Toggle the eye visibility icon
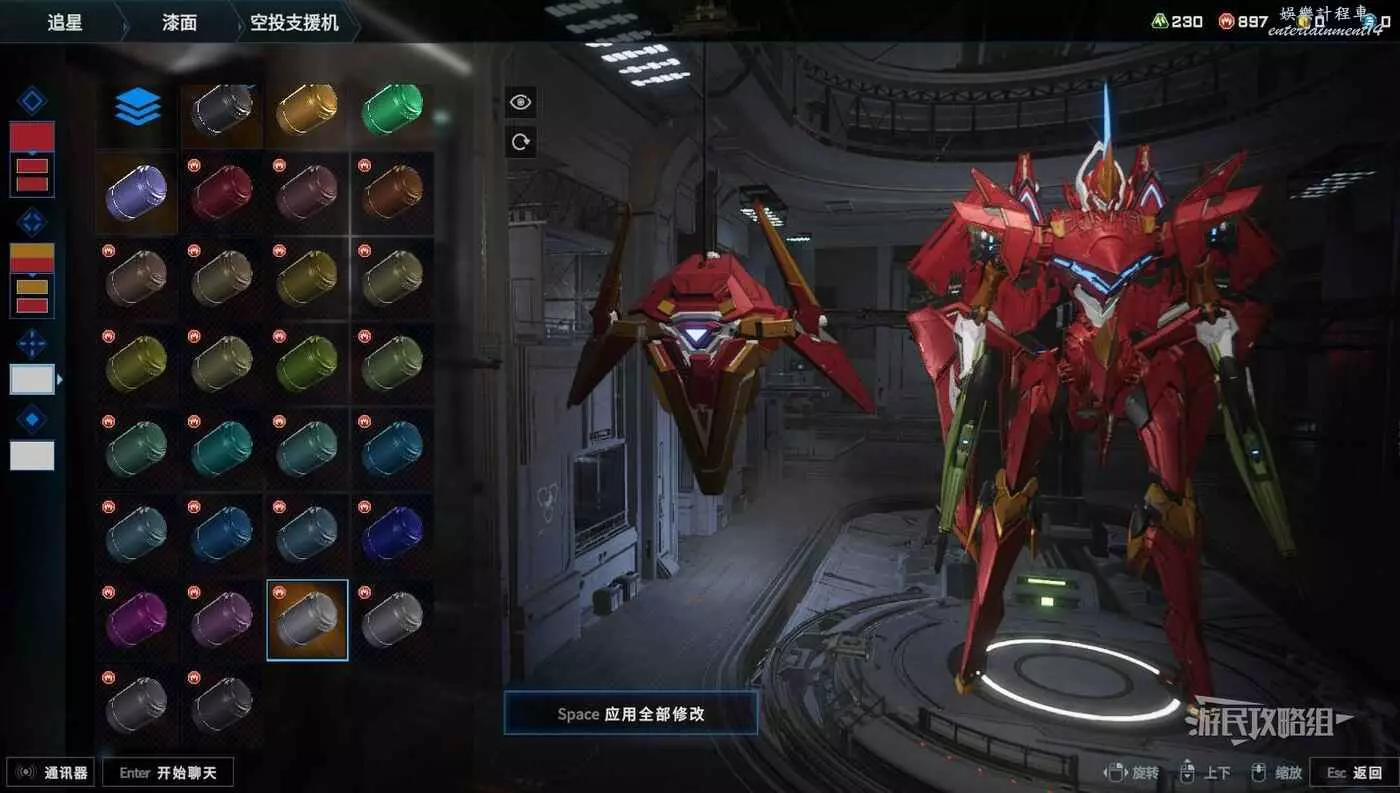Image resolution: width=1400 pixels, height=793 pixels. (x=520, y=101)
